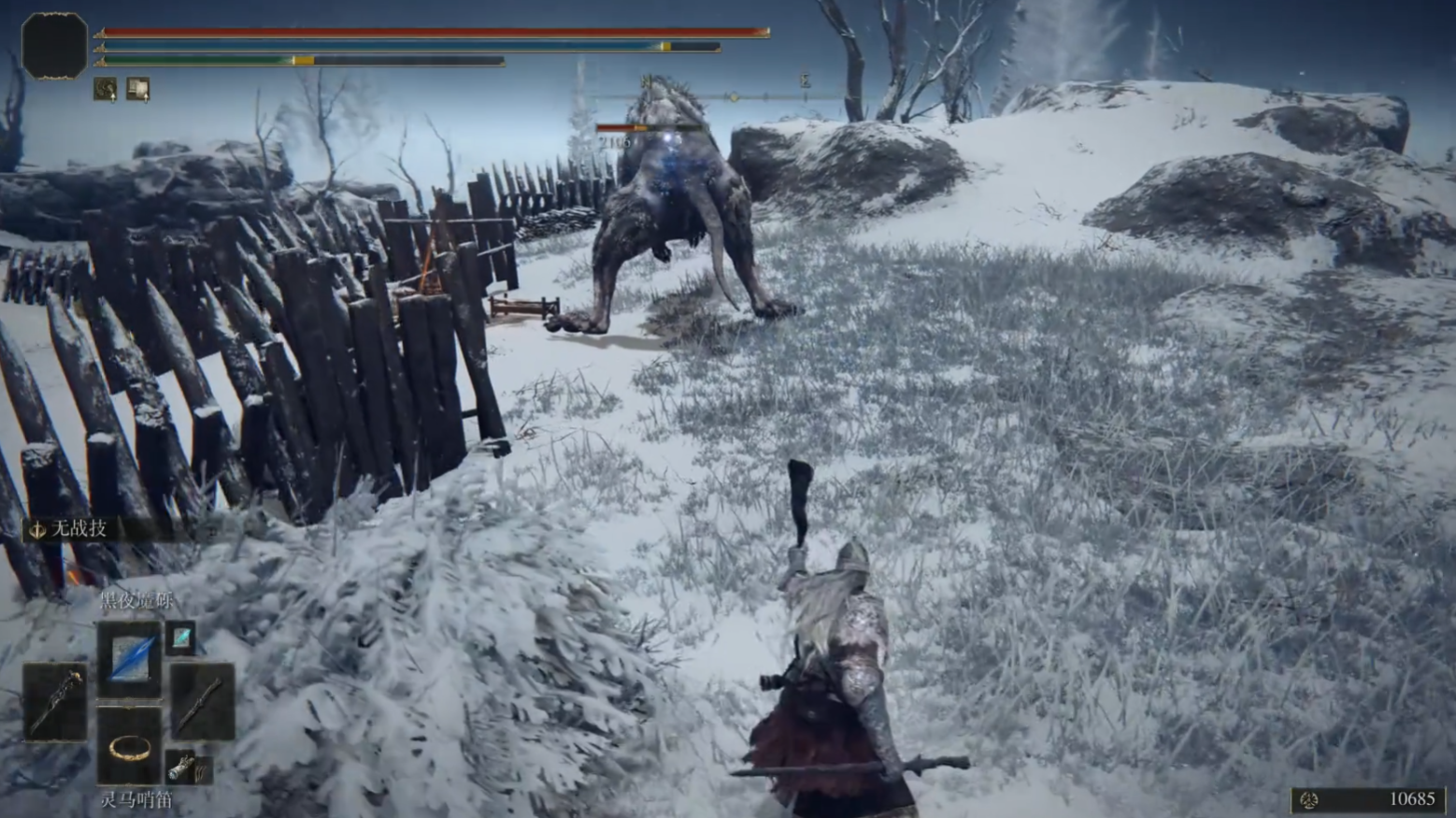Viewport: 1456px width, 818px height.
Task: Select the staff in the left-hand slot
Action: pyautogui.click(x=55, y=701)
